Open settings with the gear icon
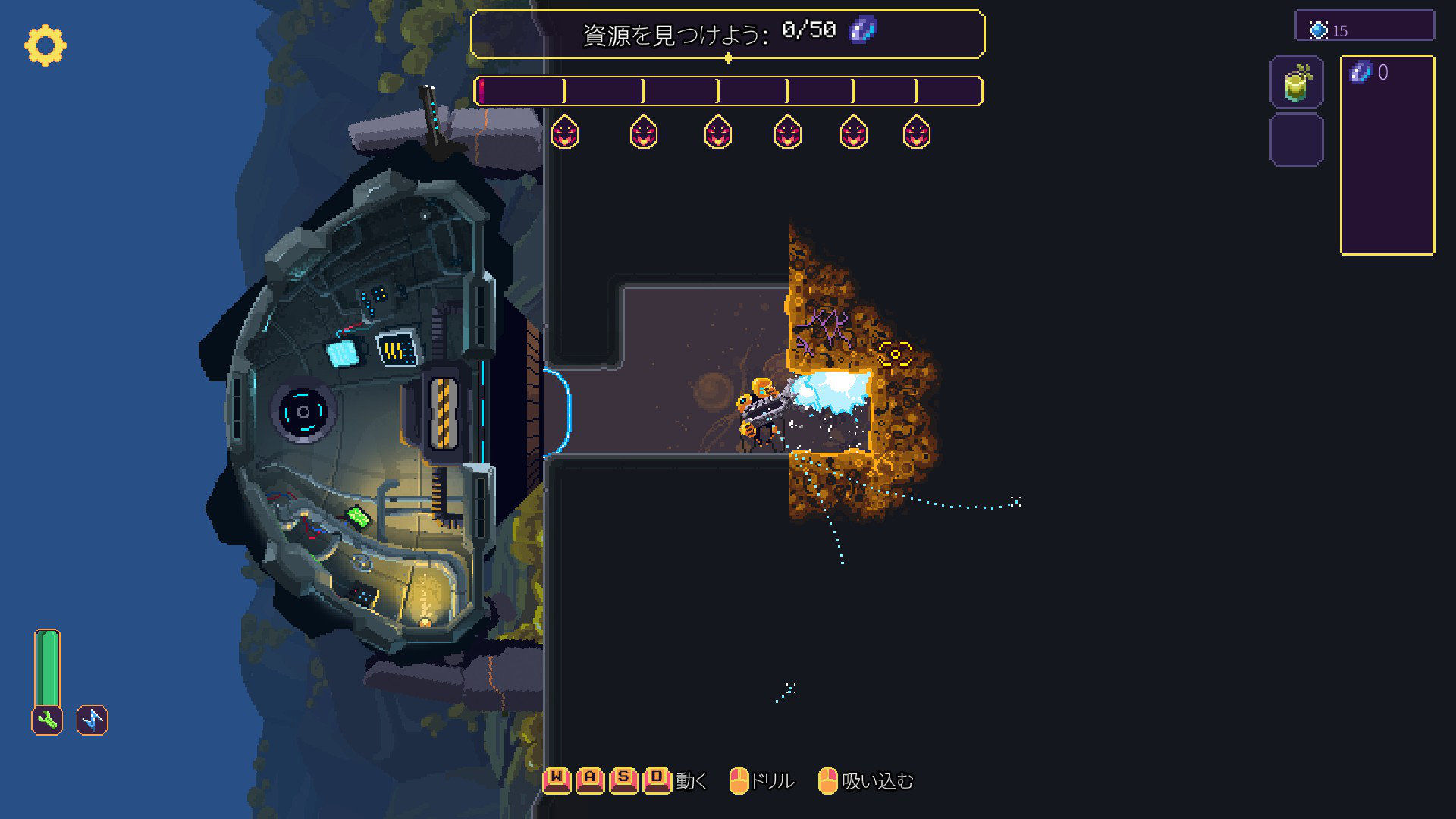Screen dimensions: 1456x819 (x=45, y=45)
